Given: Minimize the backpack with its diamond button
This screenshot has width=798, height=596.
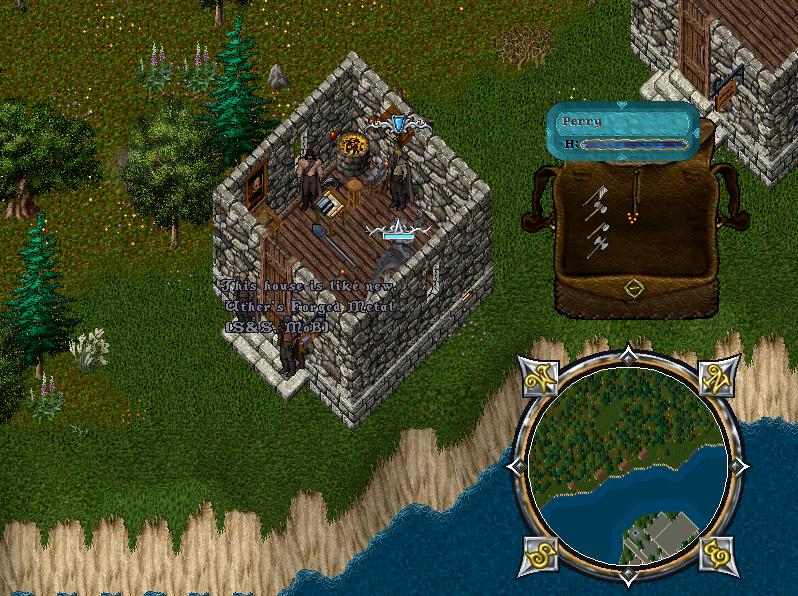Looking at the screenshot, I should 632,289.
